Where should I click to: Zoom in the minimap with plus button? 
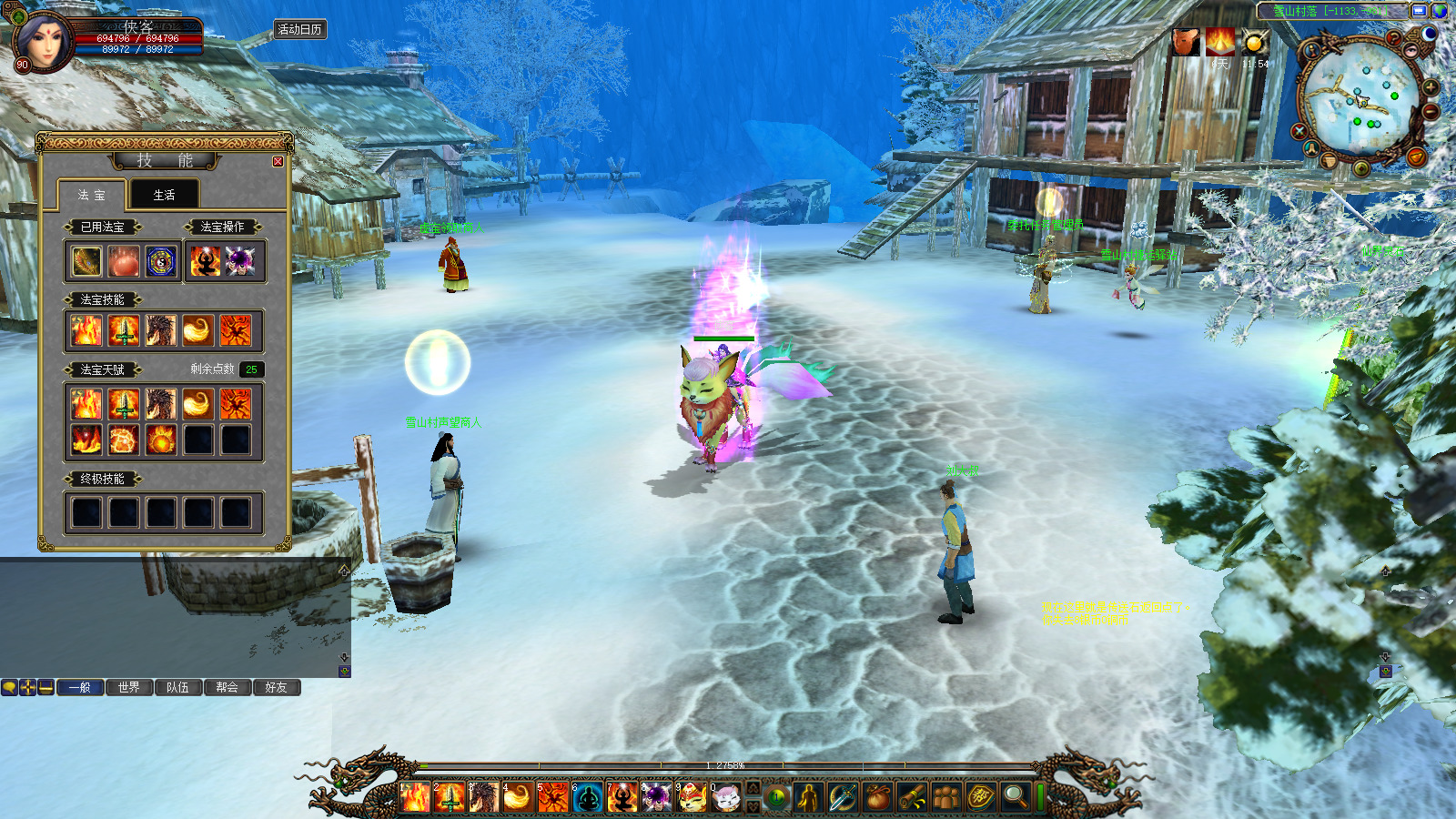pyautogui.click(x=1431, y=88)
